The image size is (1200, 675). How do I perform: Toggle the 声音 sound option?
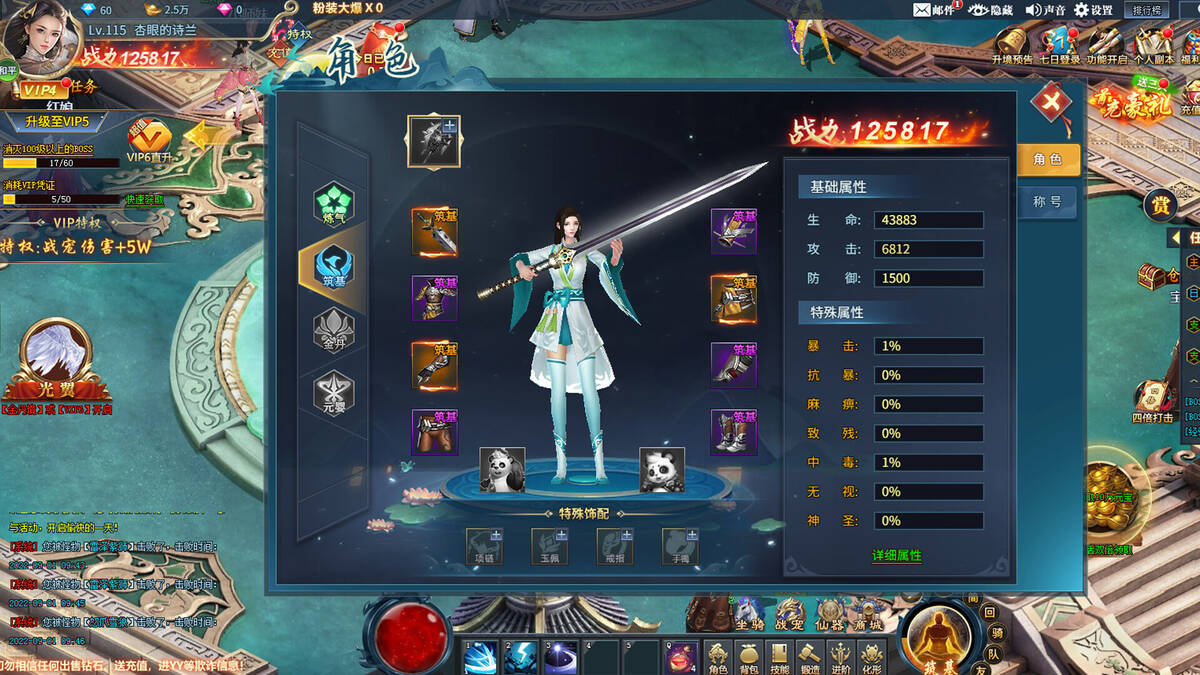[1045, 10]
